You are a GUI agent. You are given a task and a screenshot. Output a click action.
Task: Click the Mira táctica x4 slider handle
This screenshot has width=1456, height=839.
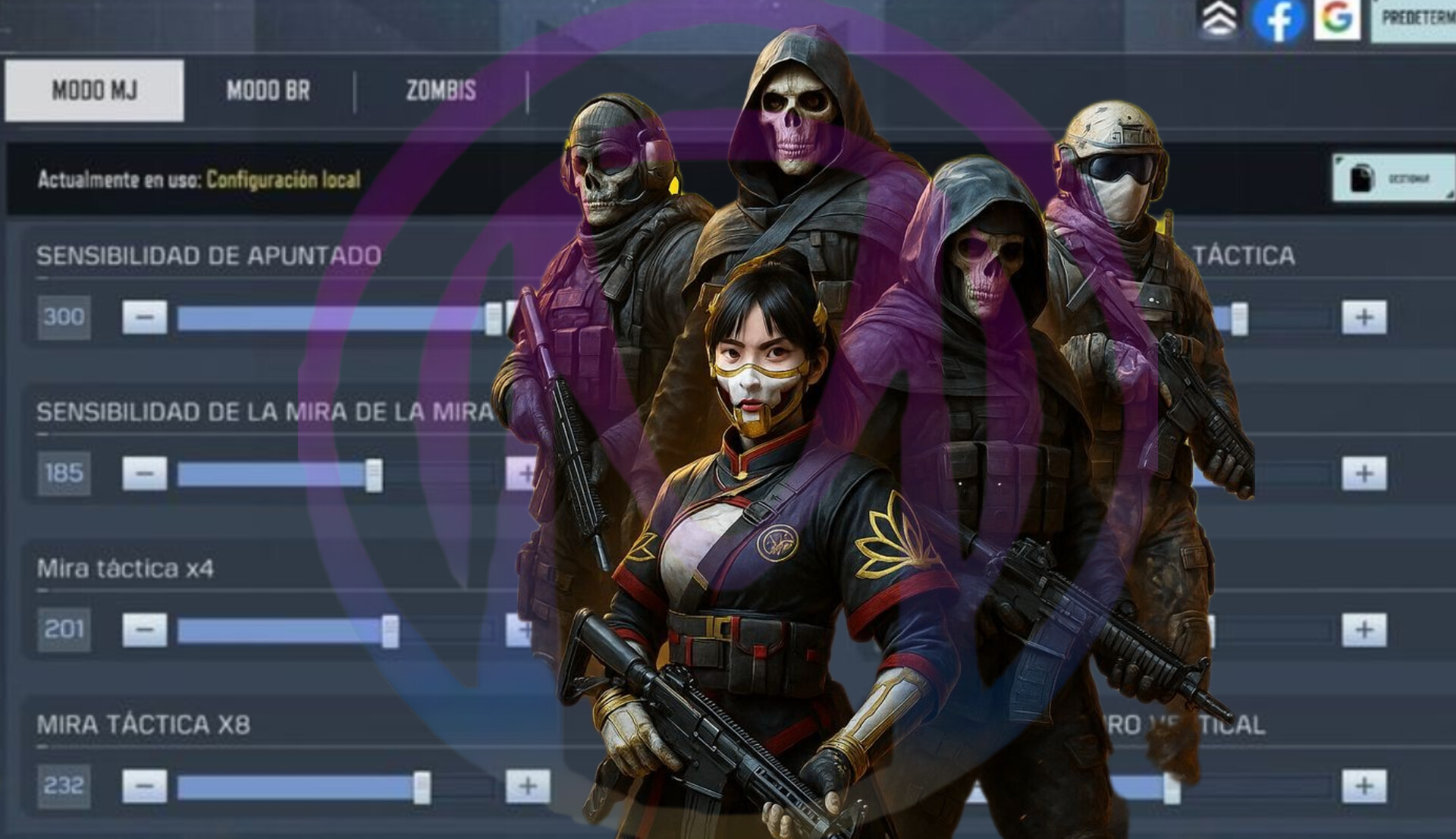click(x=390, y=631)
